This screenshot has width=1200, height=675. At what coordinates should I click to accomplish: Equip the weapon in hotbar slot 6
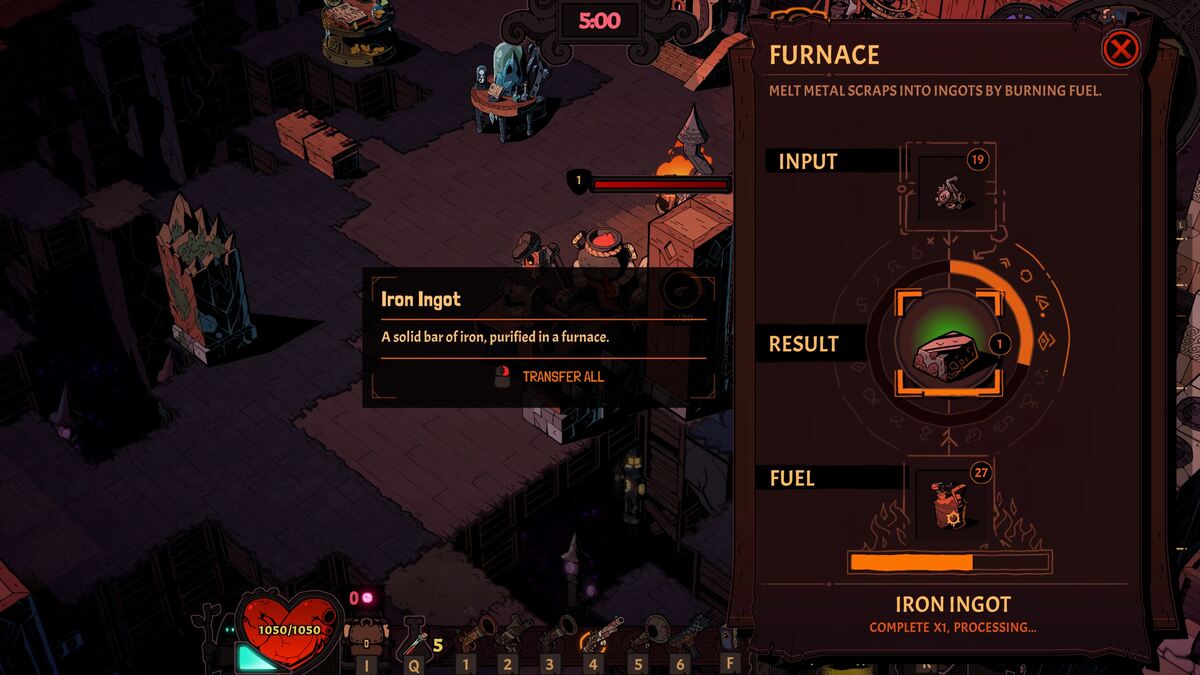(688, 633)
